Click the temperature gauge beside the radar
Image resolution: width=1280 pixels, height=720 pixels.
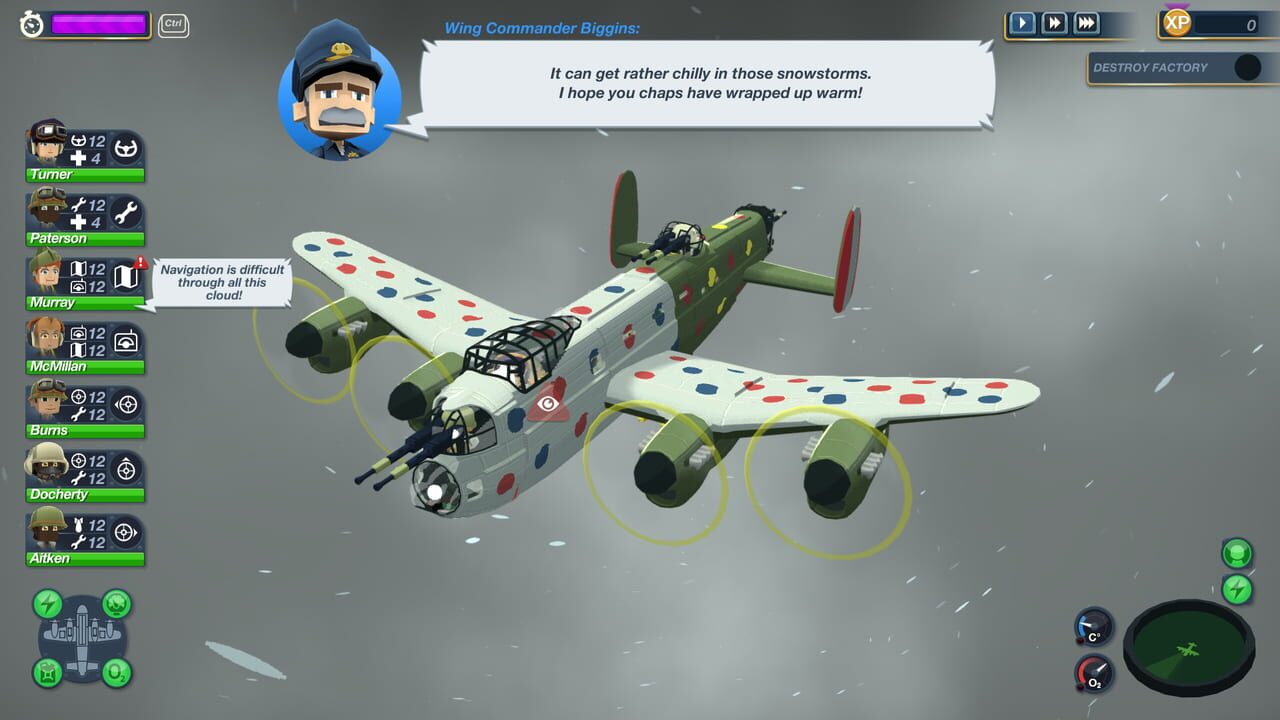(x=1093, y=628)
